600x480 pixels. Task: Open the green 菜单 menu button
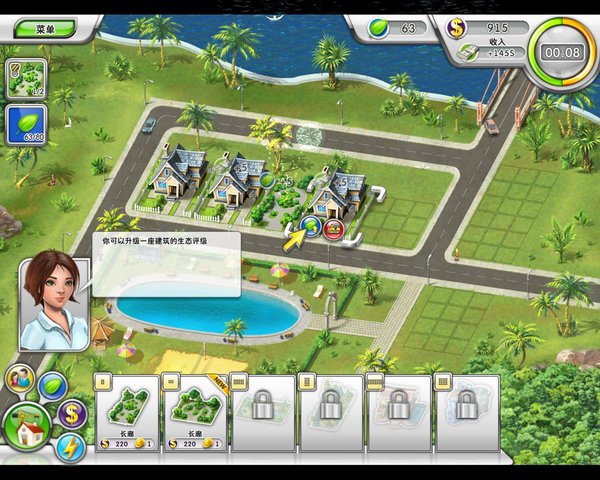click(x=48, y=29)
